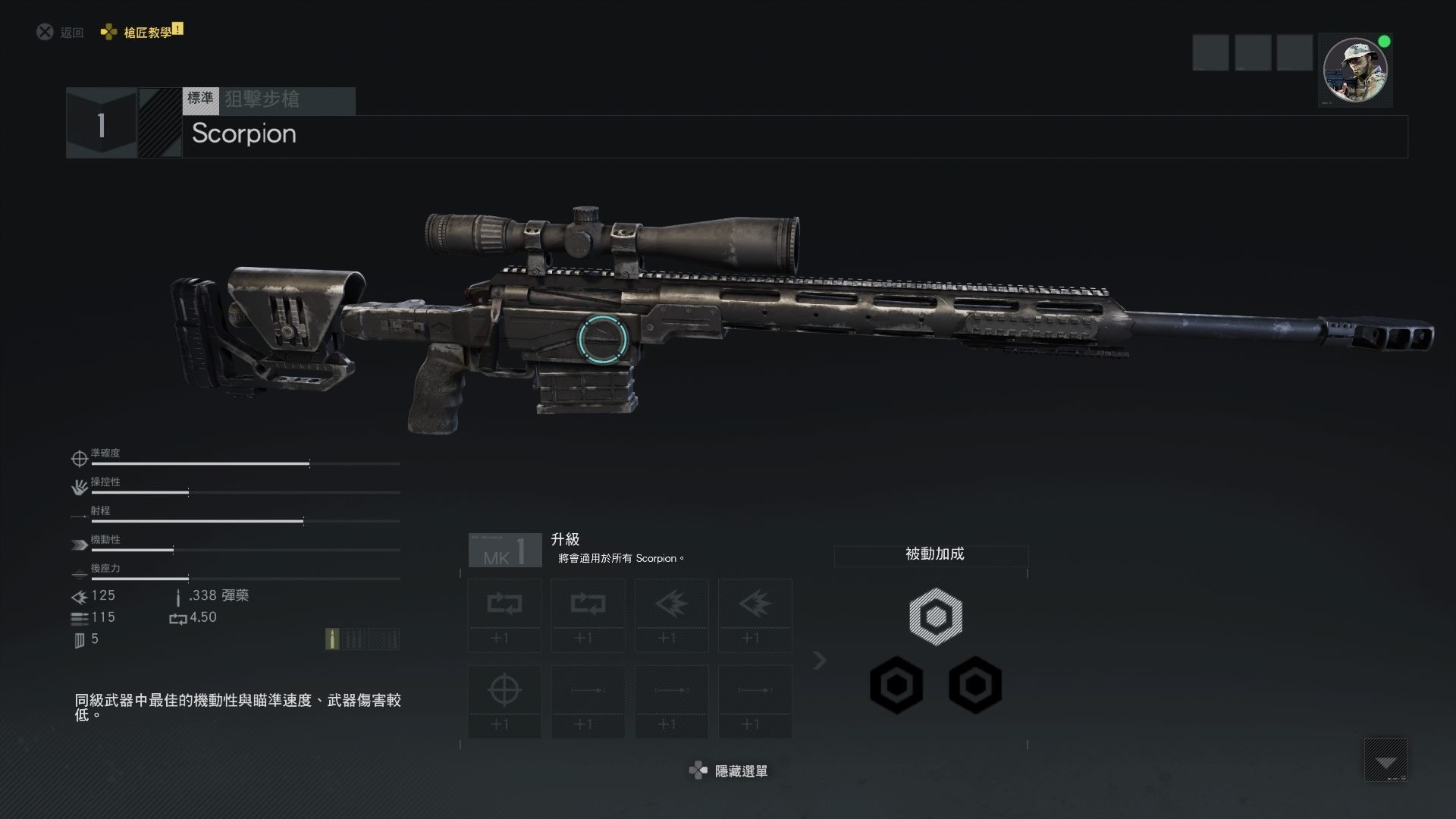Image resolution: width=1456 pixels, height=819 pixels.
Task: Click the 返回 back button
Action: (61, 32)
